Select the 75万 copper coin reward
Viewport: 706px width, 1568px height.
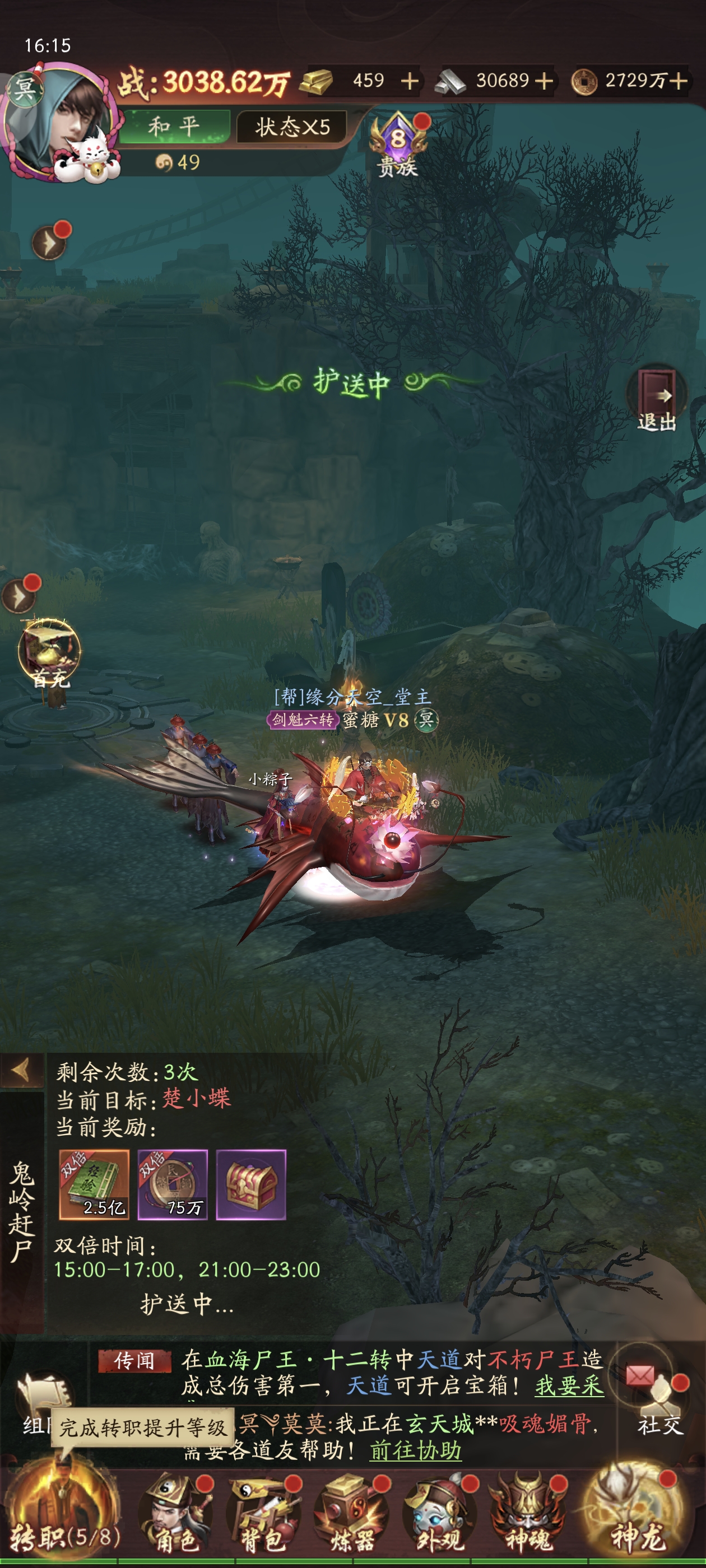click(173, 1184)
